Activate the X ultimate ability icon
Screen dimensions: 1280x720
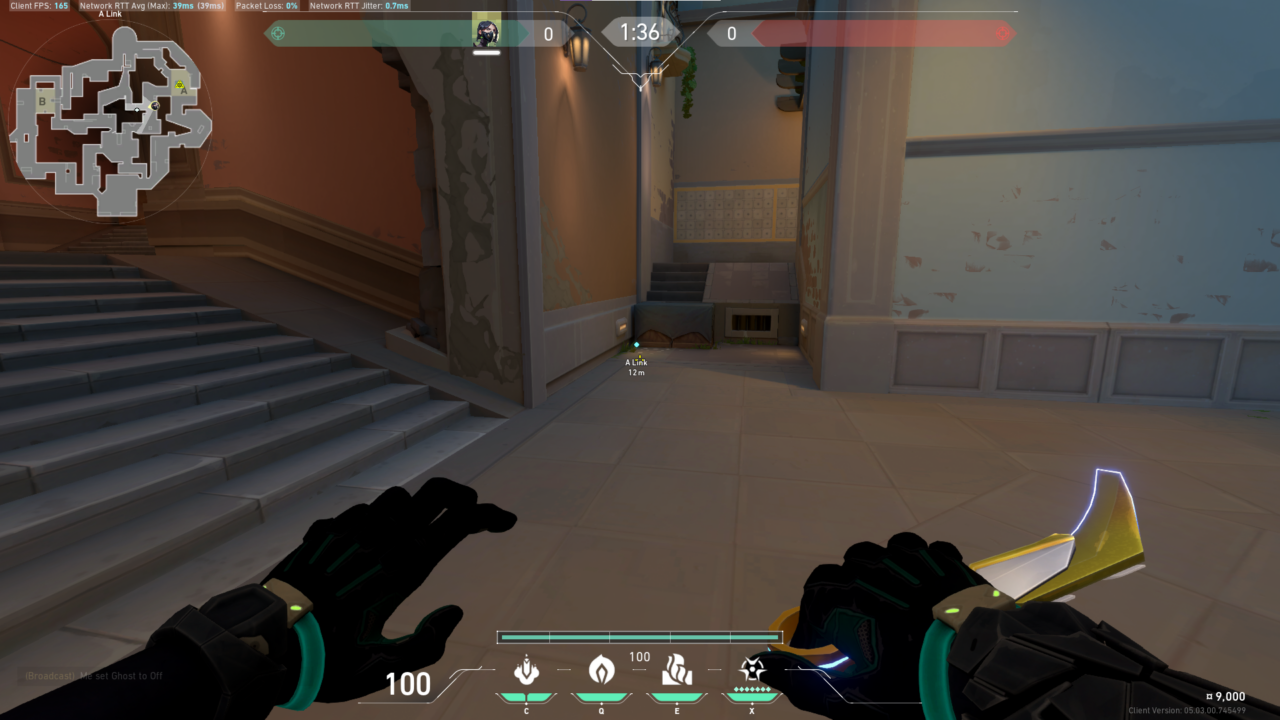(752, 669)
